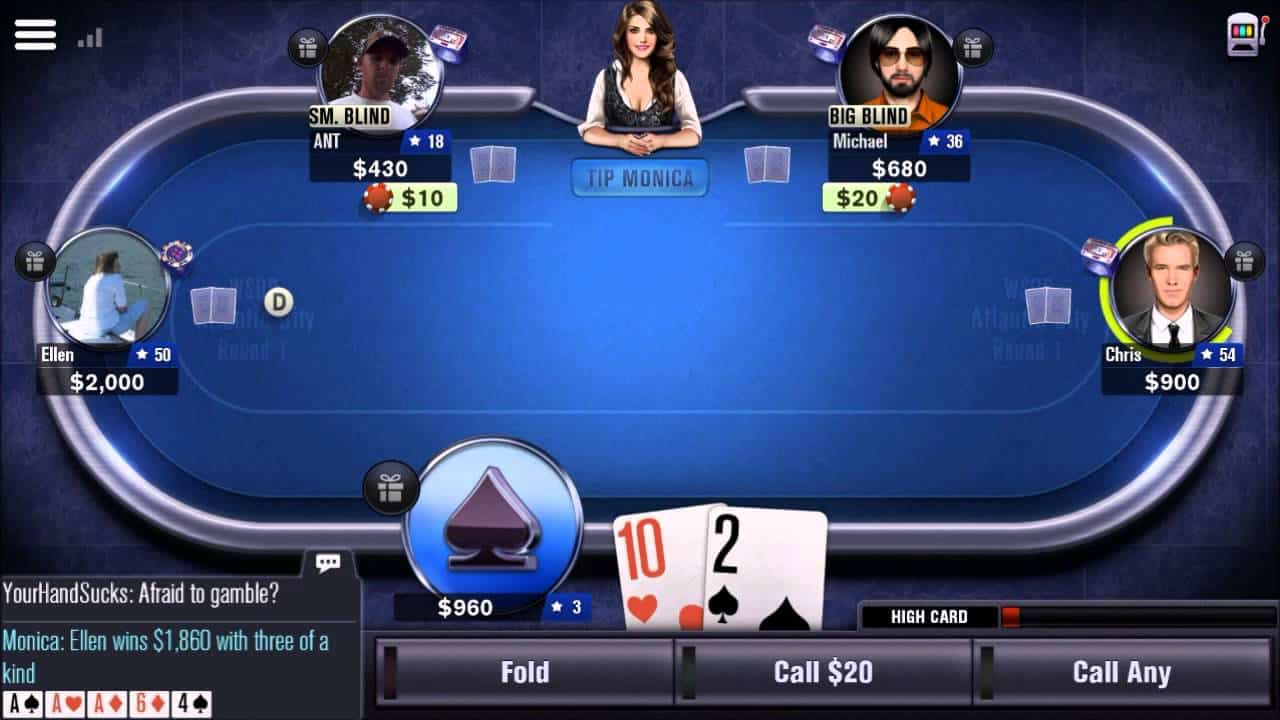View Ellen's player avatar

pyautogui.click(x=107, y=283)
